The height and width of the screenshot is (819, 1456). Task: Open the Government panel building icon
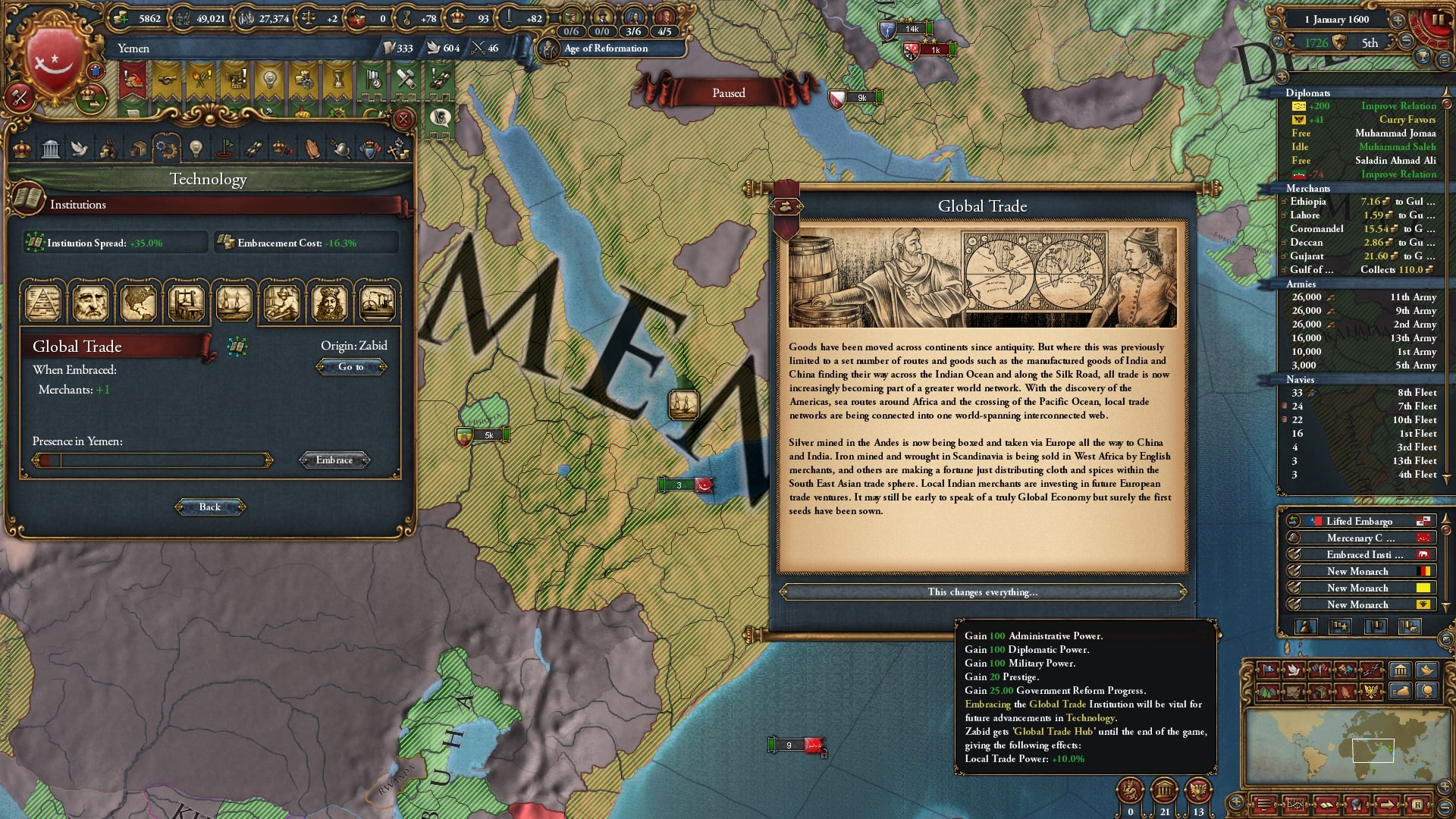point(50,149)
